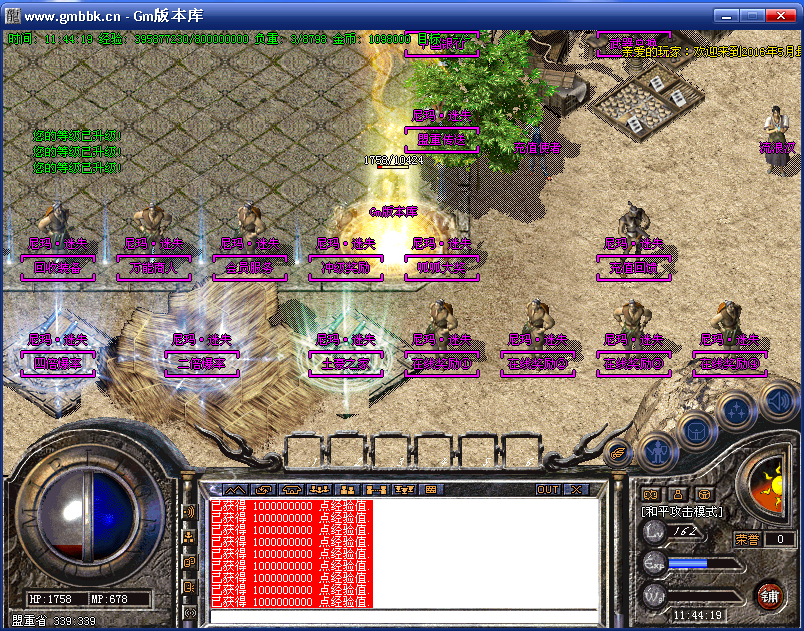Select the 回收装备 NPC label
Viewport: 804px width, 631px height.
point(58,268)
